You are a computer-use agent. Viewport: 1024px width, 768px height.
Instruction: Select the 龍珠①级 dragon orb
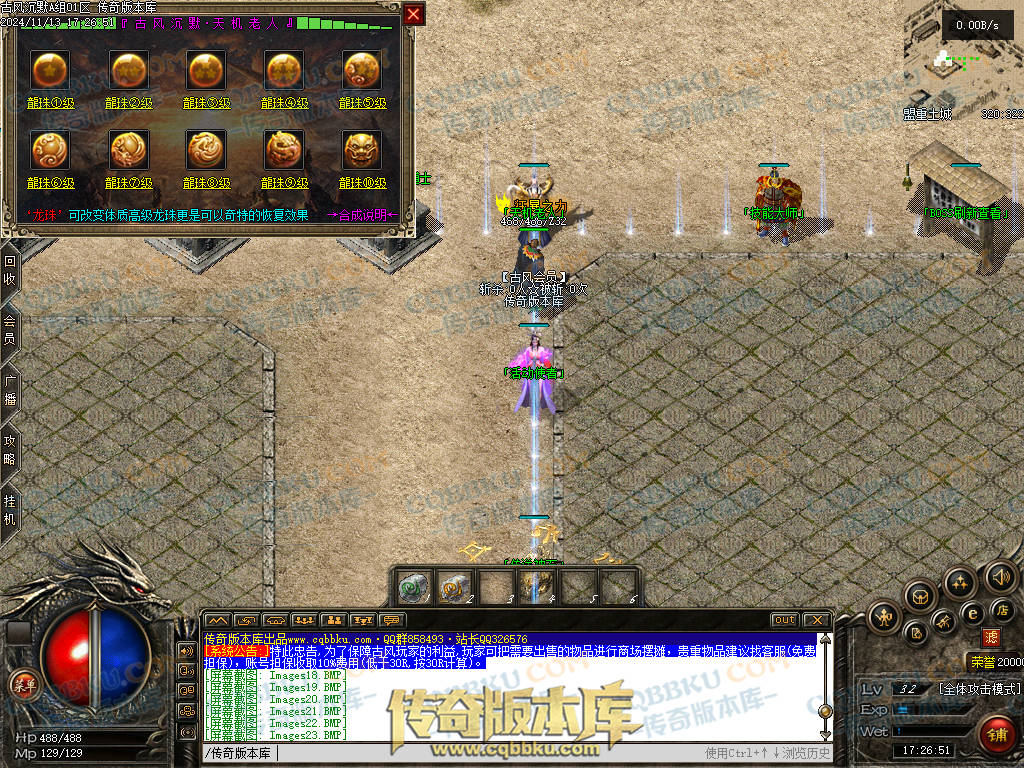tap(50, 69)
